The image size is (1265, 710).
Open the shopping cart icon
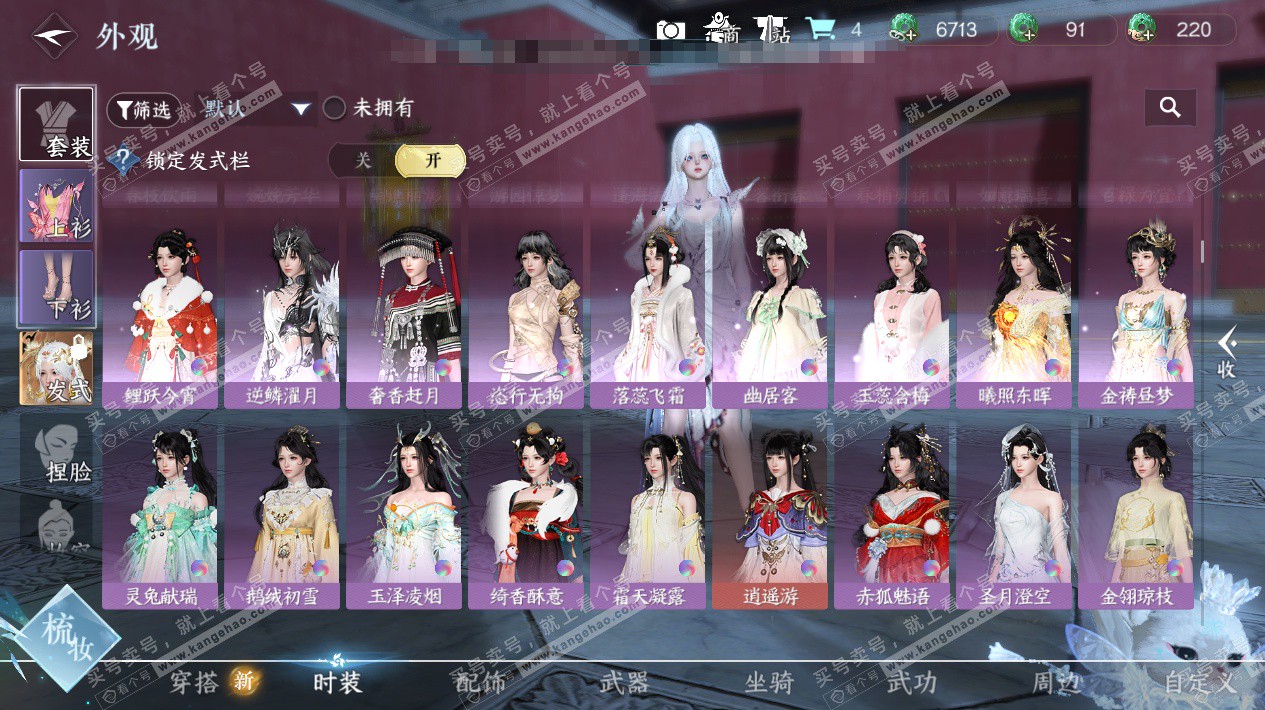coord(821,29)
